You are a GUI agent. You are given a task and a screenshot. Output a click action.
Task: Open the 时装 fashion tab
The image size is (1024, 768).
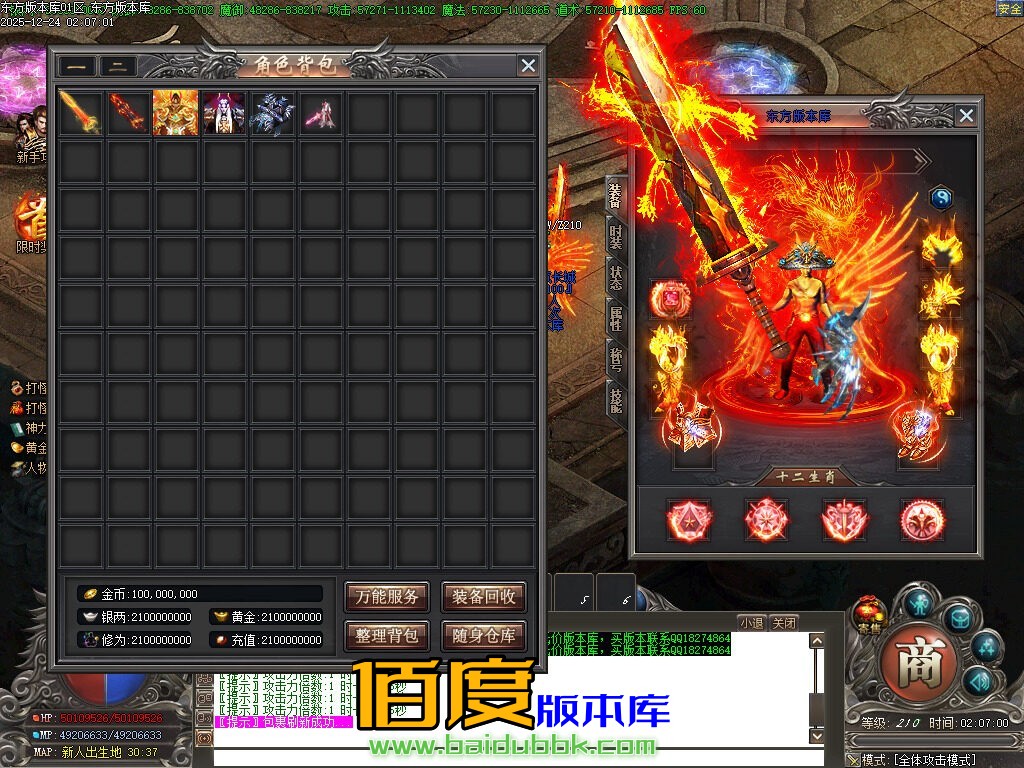pyautogui.click(x=616, y=237)
